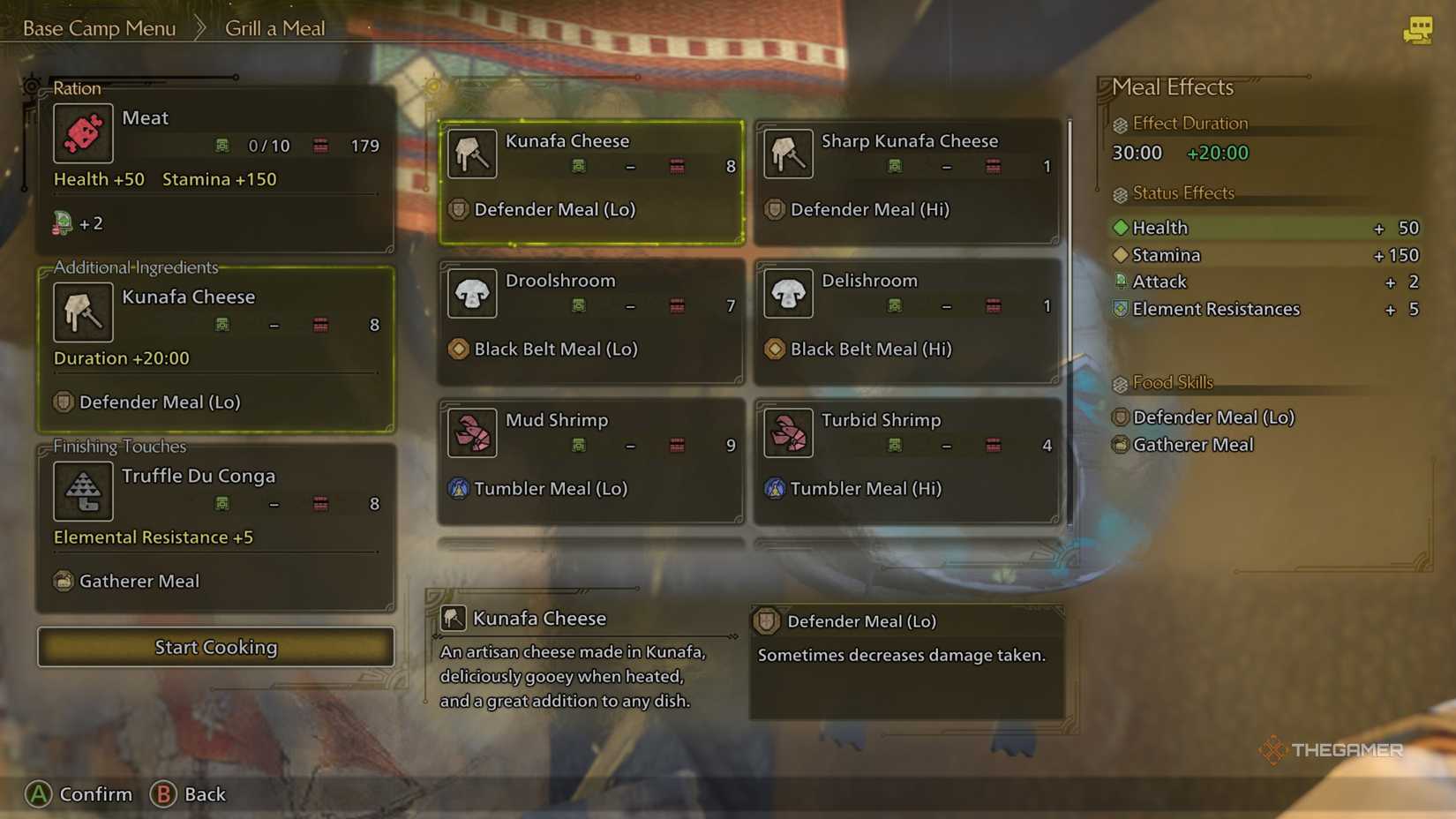Click the Truffle Du Conga icon

click(83, 491)
